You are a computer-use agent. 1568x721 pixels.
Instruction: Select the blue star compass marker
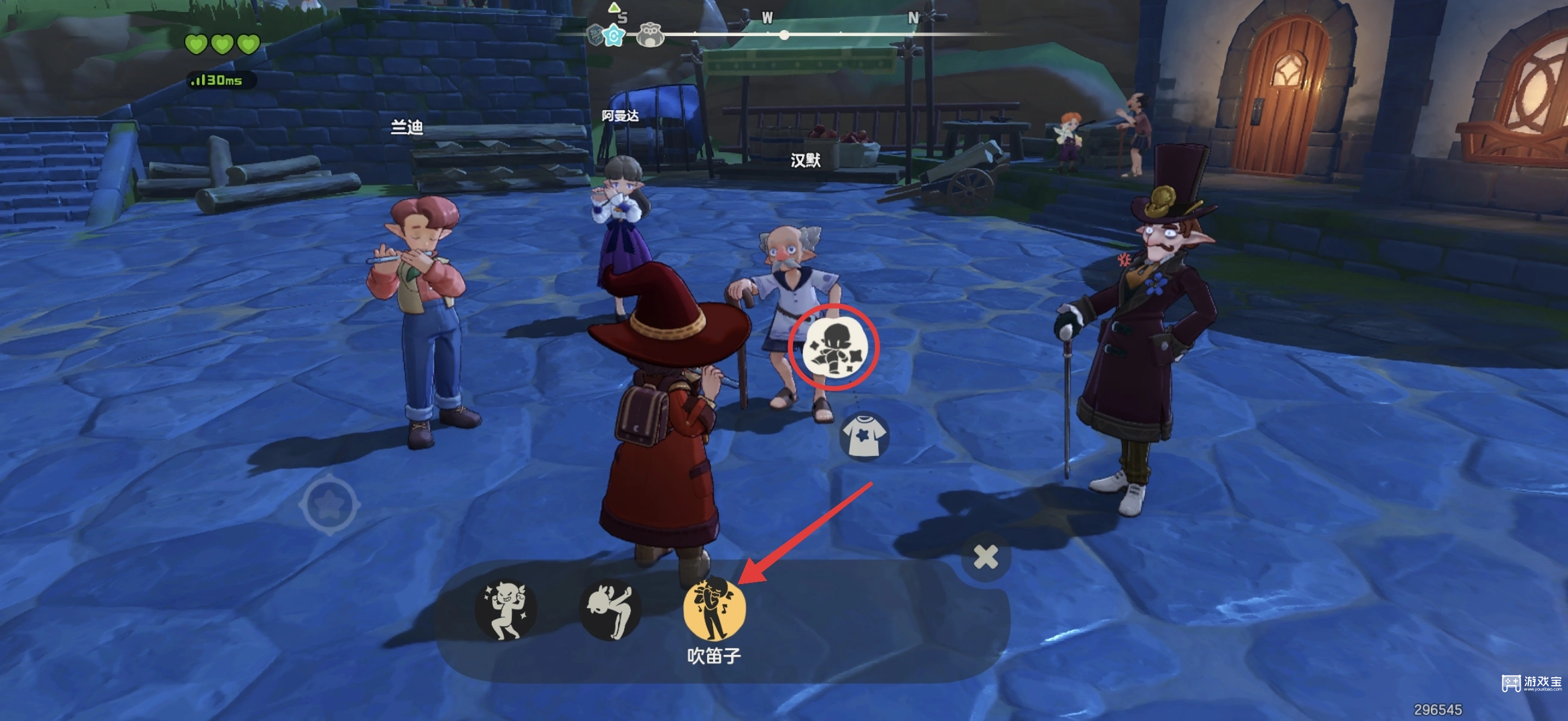614,36
